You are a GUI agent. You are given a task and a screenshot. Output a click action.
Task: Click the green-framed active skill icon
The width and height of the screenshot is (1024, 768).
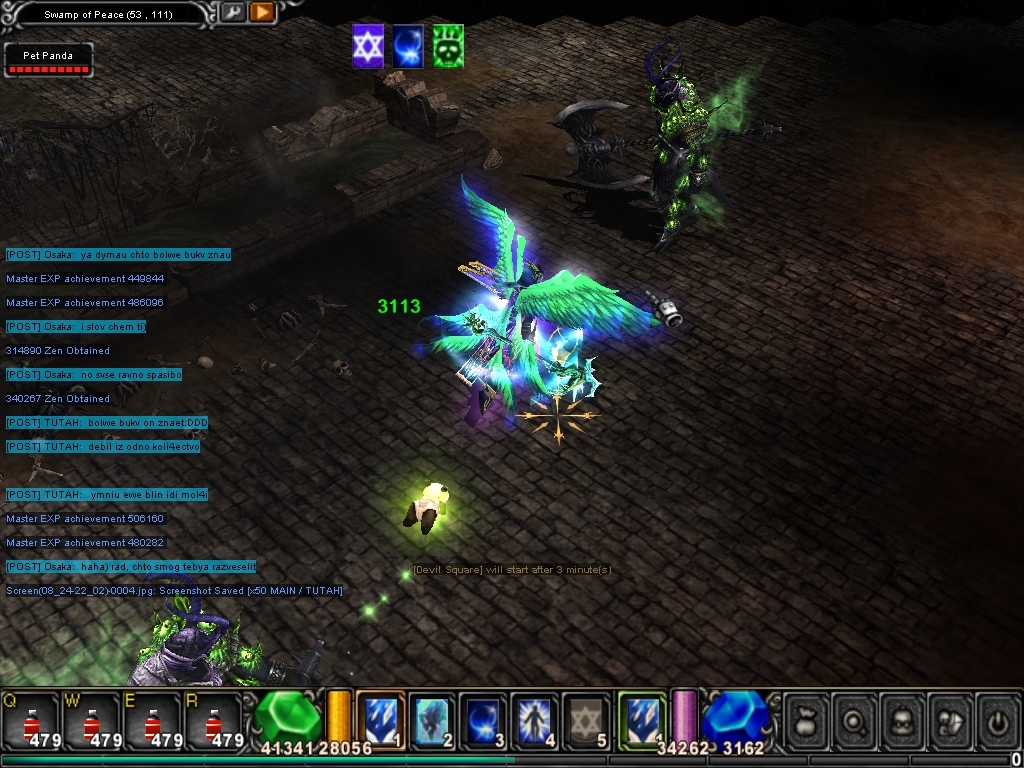click(642, 719)
